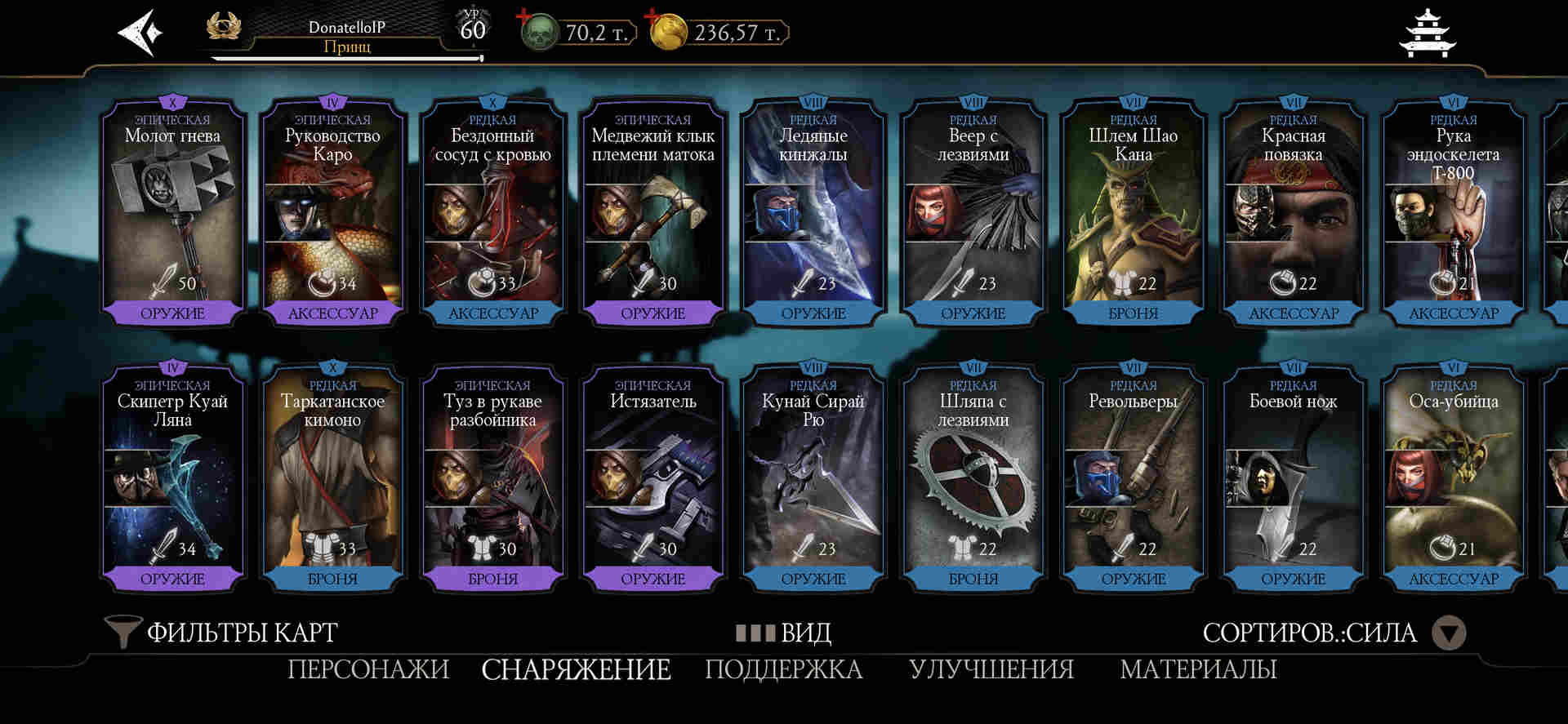Pick the Ледяные кинжалы weapon card
The image size is (1568, 724).
click(x=813, y=212)
